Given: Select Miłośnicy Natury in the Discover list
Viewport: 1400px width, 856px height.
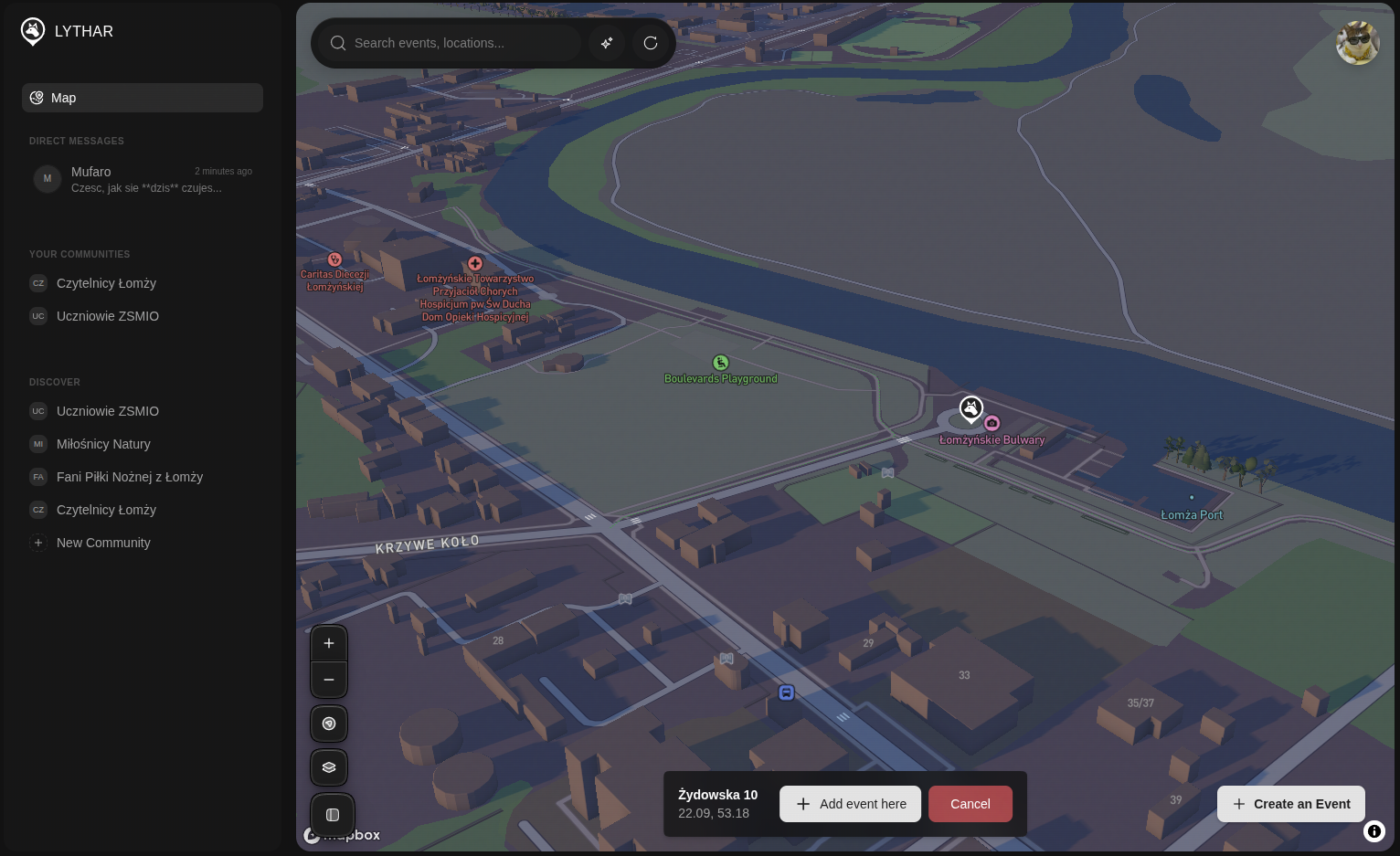Looking at the screenshot, I should click(103, 444).
